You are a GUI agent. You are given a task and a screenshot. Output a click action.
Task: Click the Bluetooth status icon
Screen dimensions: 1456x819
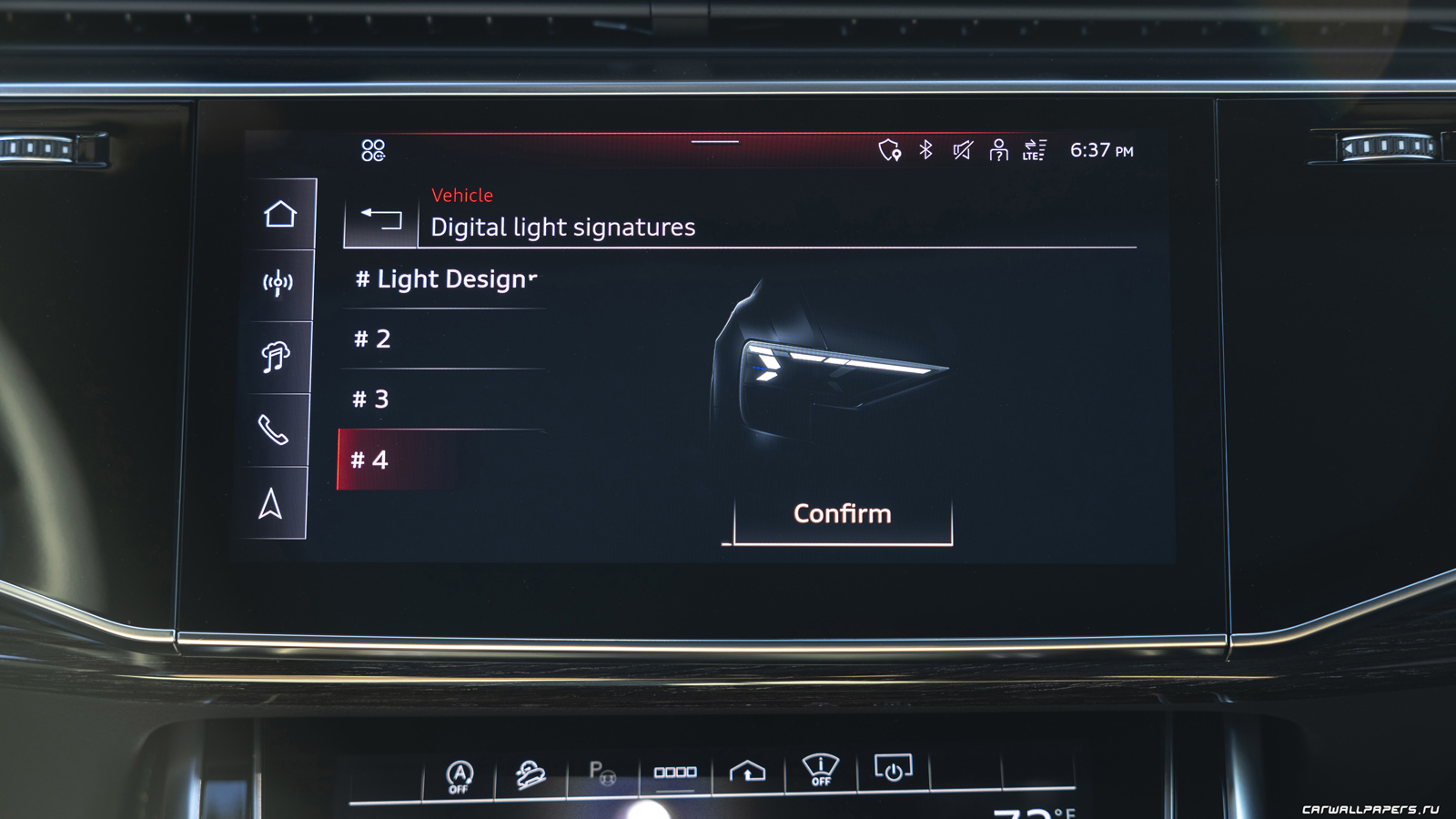coord(925,149)
